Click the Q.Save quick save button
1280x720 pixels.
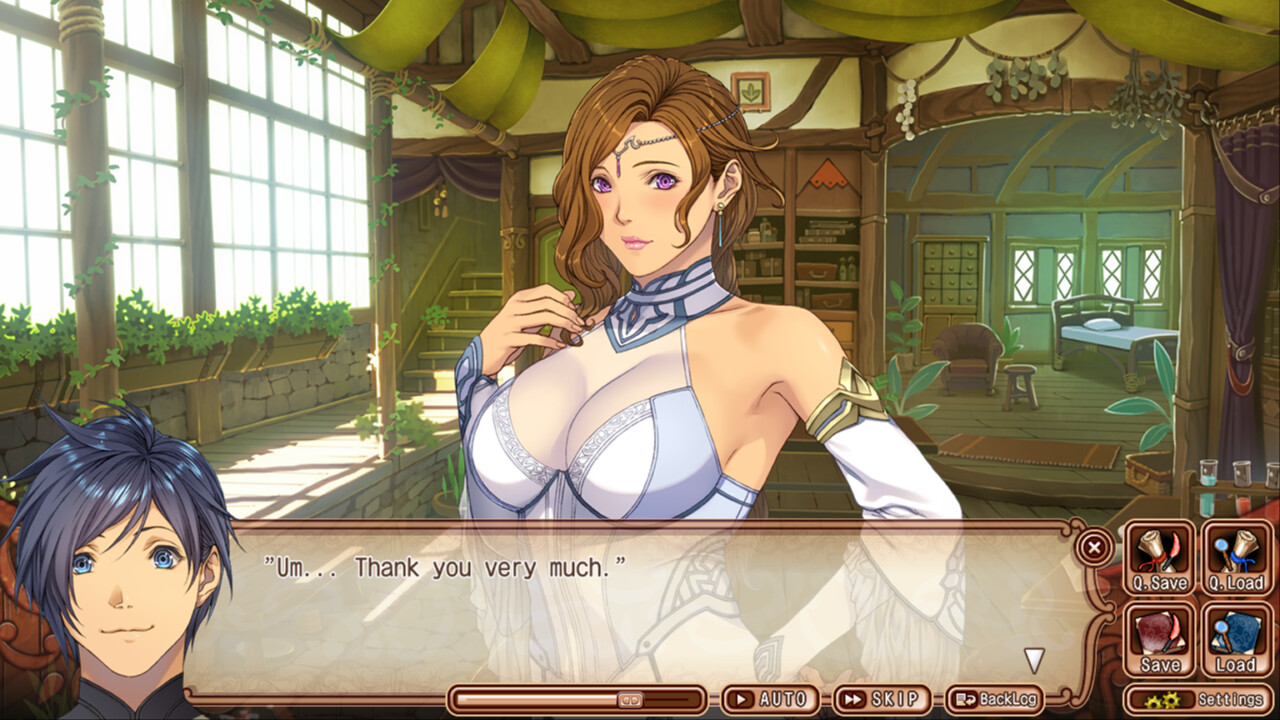[1160, 558]
